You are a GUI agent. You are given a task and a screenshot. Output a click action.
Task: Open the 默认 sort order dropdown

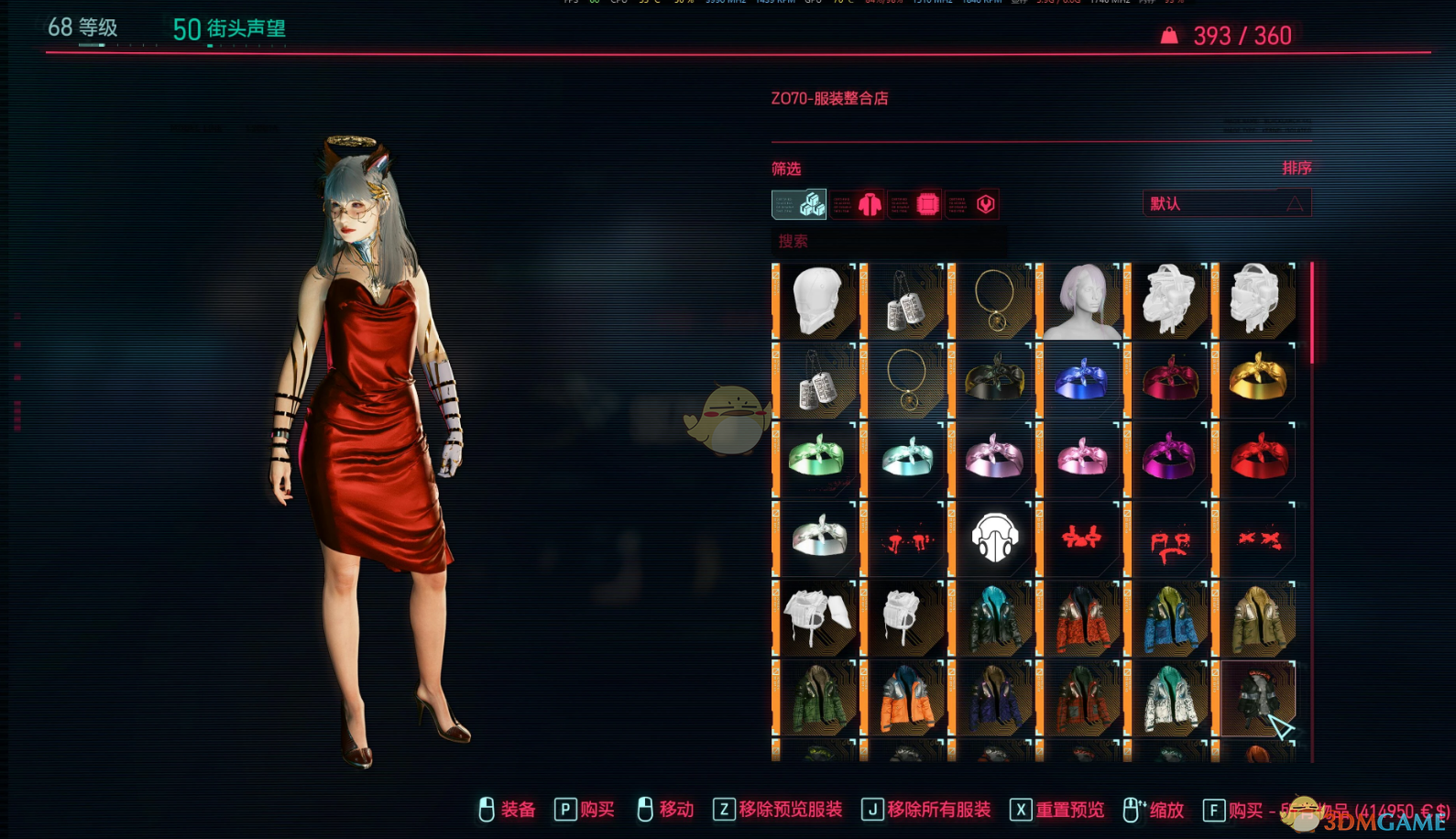click(x=1226, y=202)
